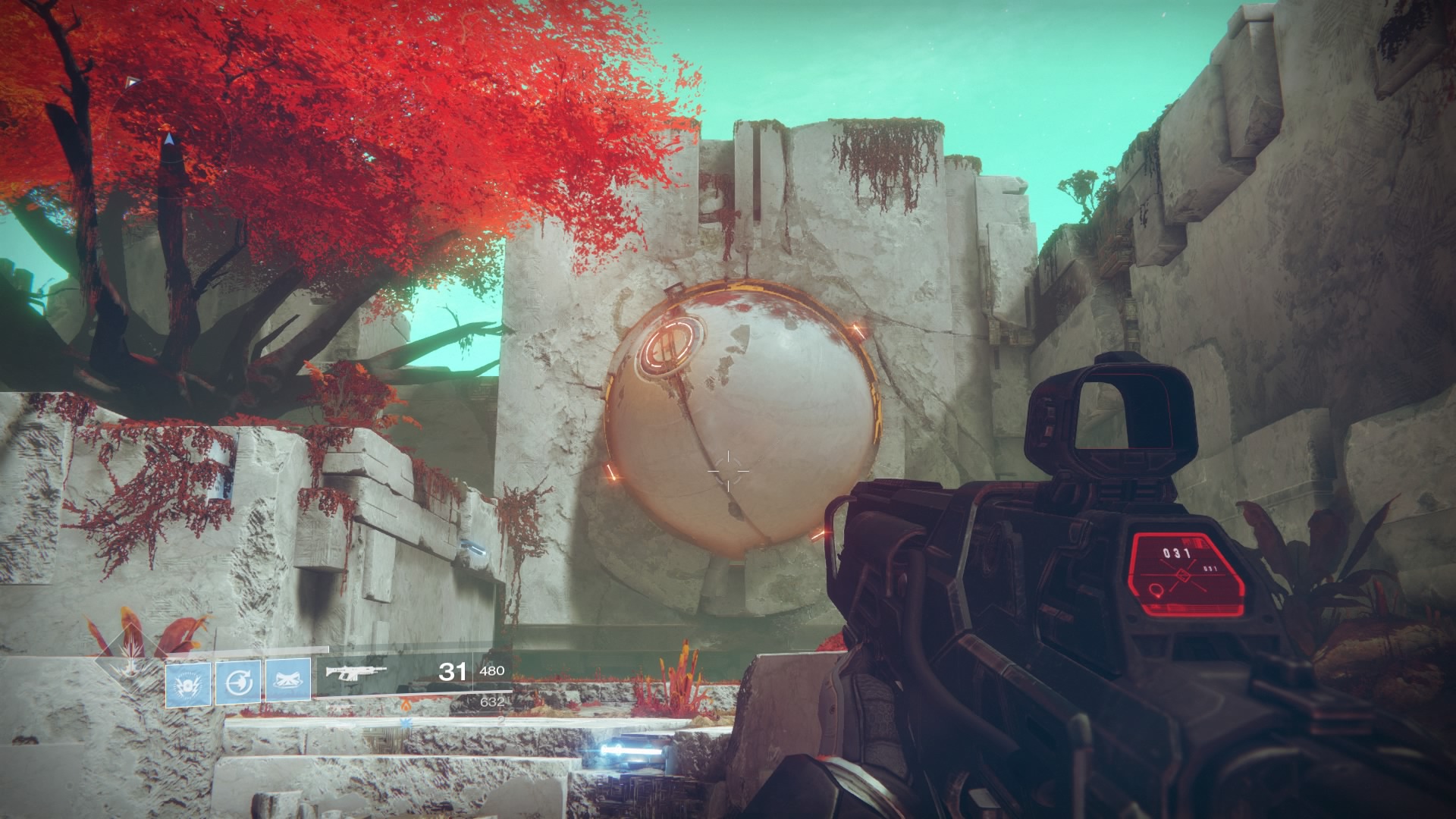
Task: Click the blue burst effect icon
Action: point(406,723)
